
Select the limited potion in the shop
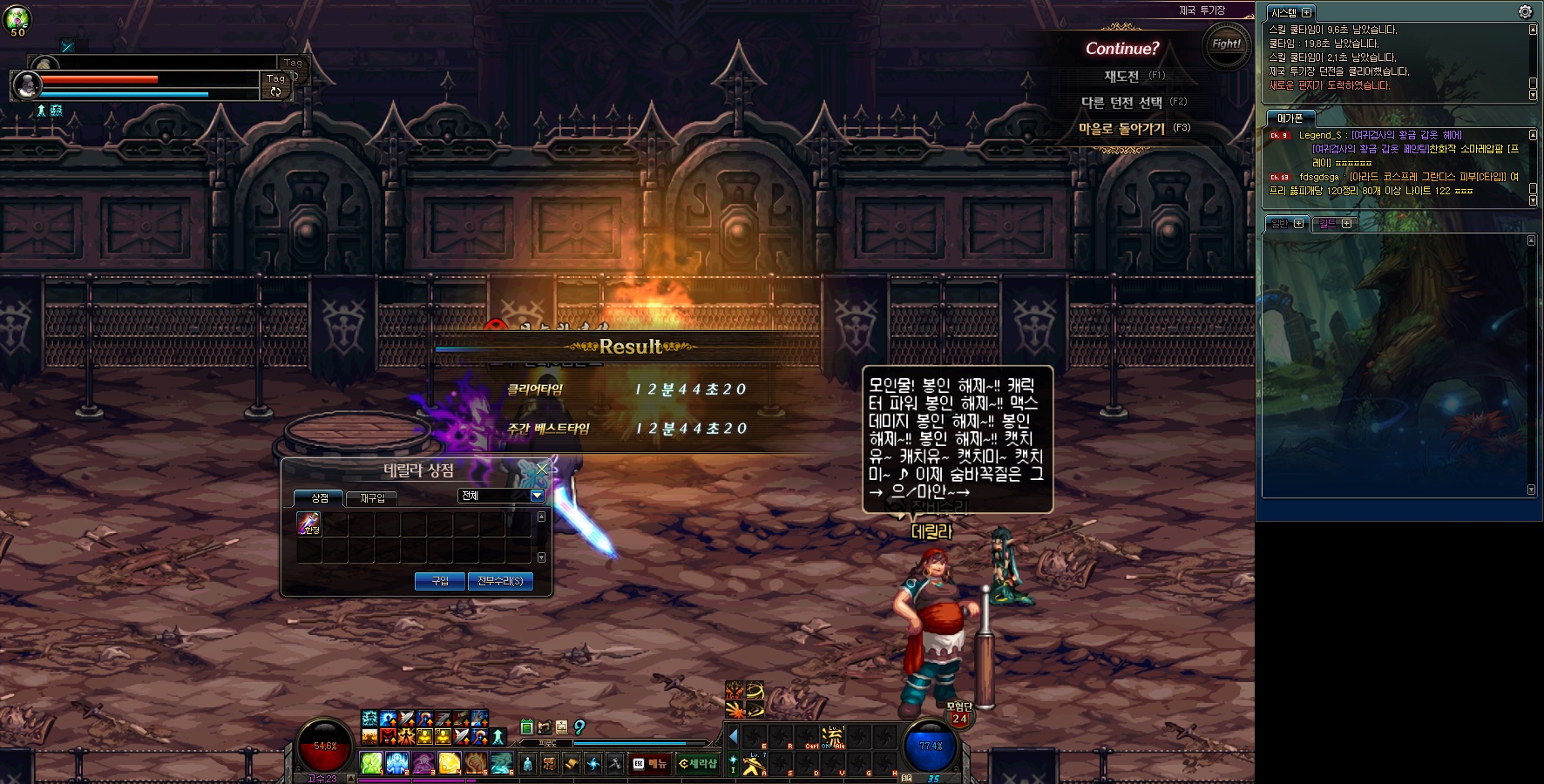(308, 523)
